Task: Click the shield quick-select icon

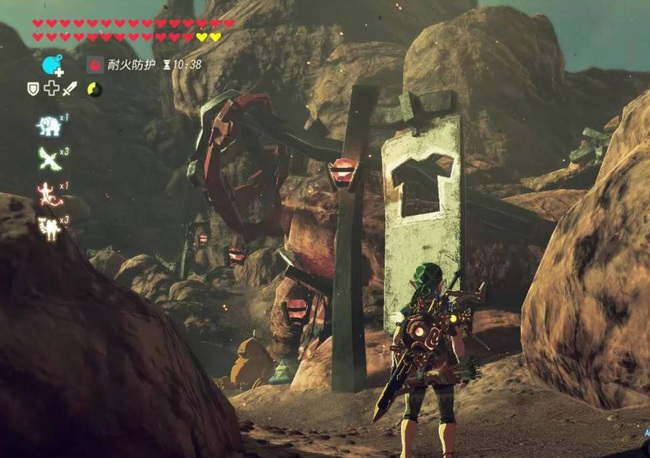Action: (x=33, y=89)
